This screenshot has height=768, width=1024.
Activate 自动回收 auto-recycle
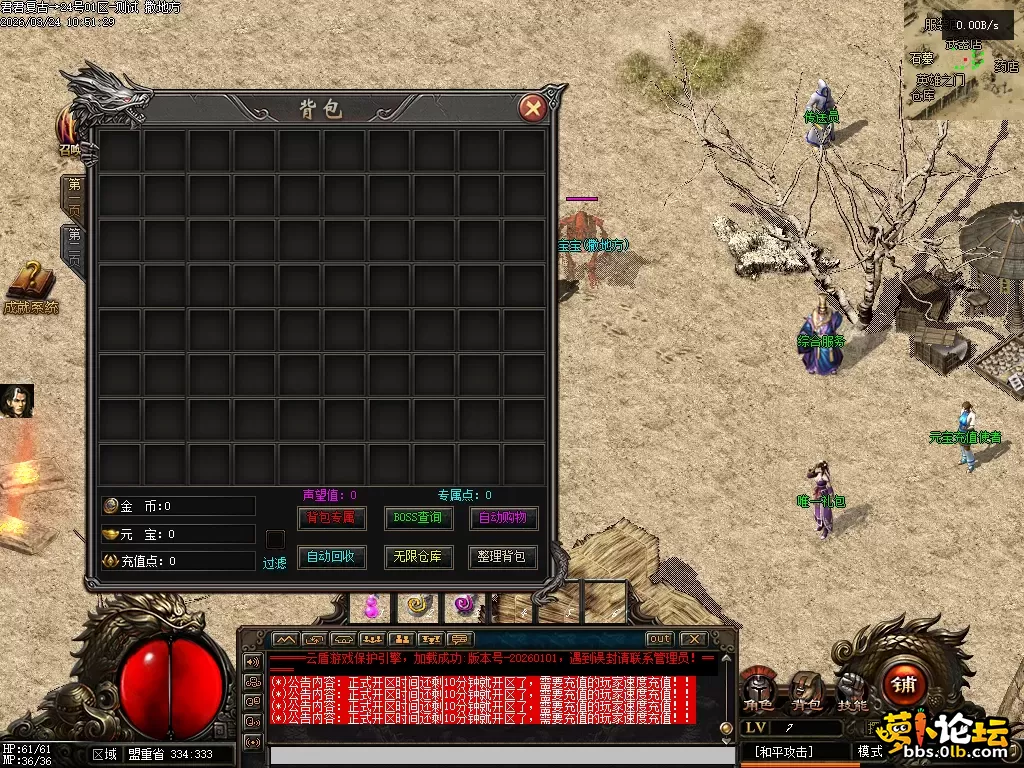point(332,556)
